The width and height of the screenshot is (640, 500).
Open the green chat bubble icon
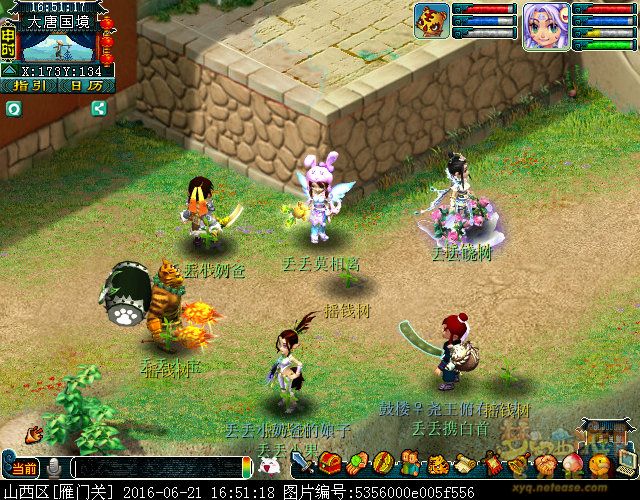pyautogui.click(x=14, y=110)
